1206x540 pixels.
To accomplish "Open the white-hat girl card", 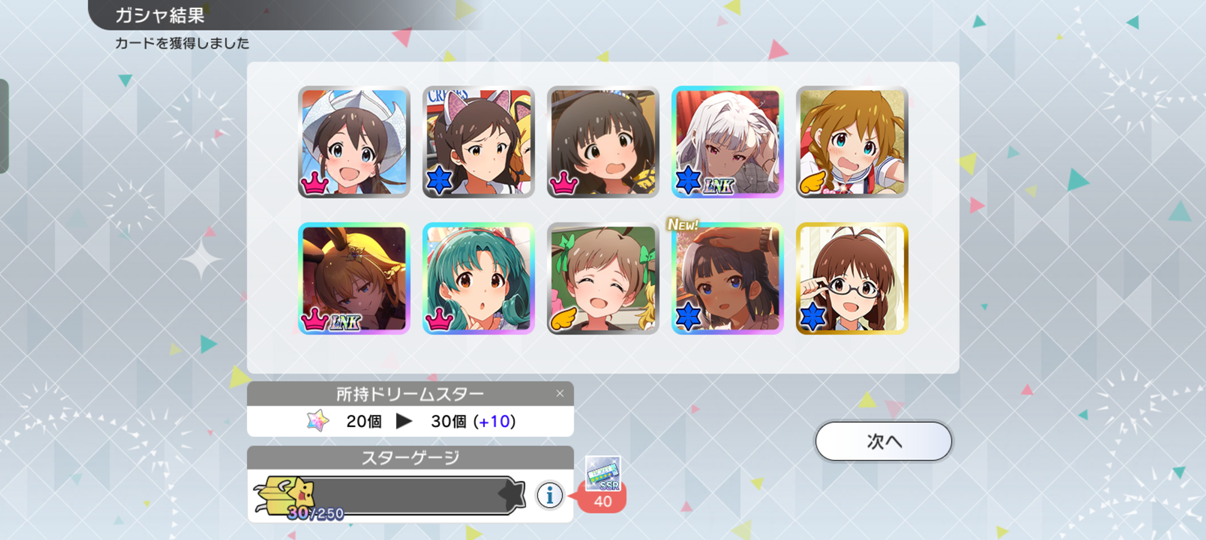I will coord(354,142).
